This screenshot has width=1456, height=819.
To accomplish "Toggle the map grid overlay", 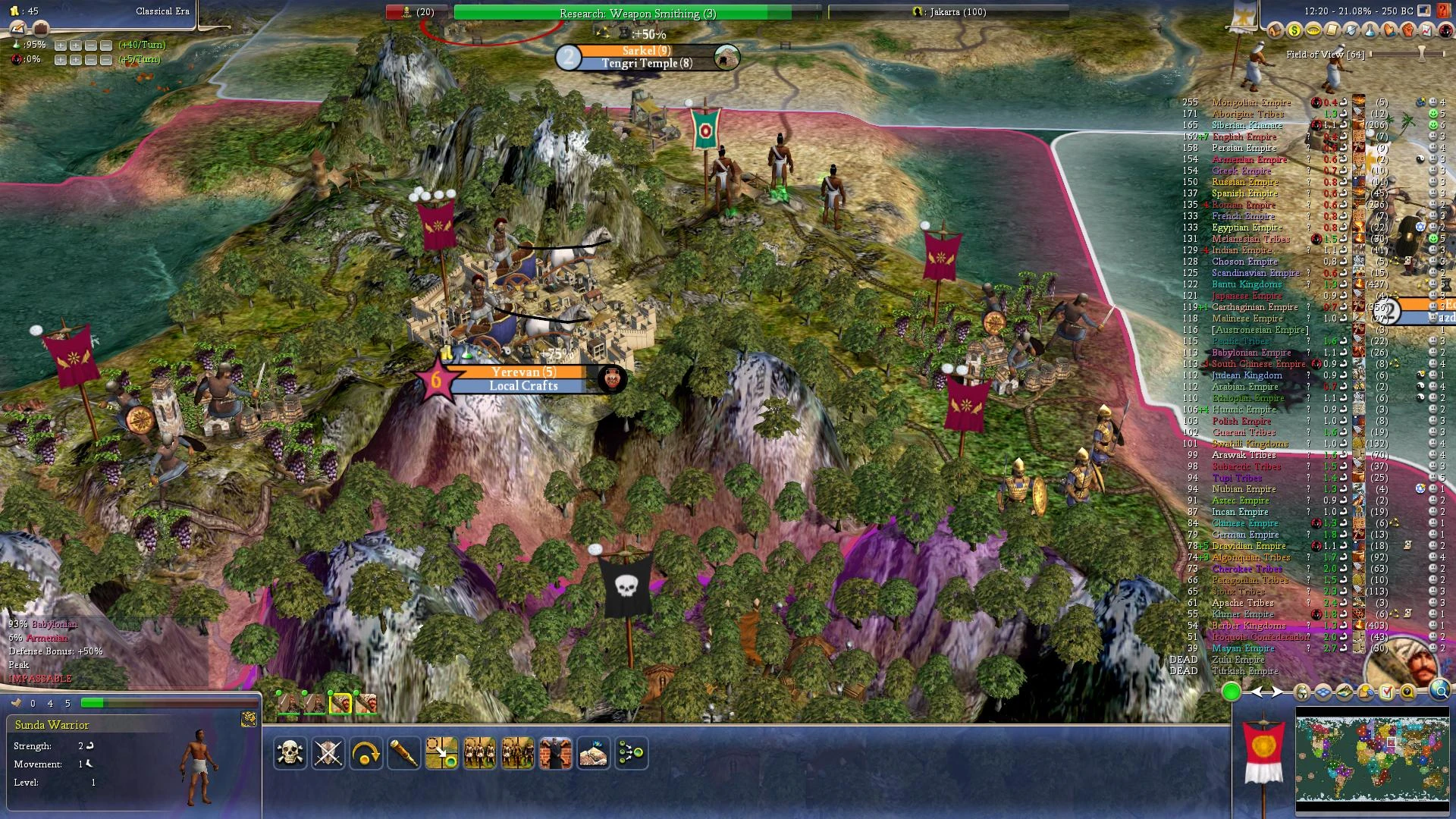I will [1323, 691].
